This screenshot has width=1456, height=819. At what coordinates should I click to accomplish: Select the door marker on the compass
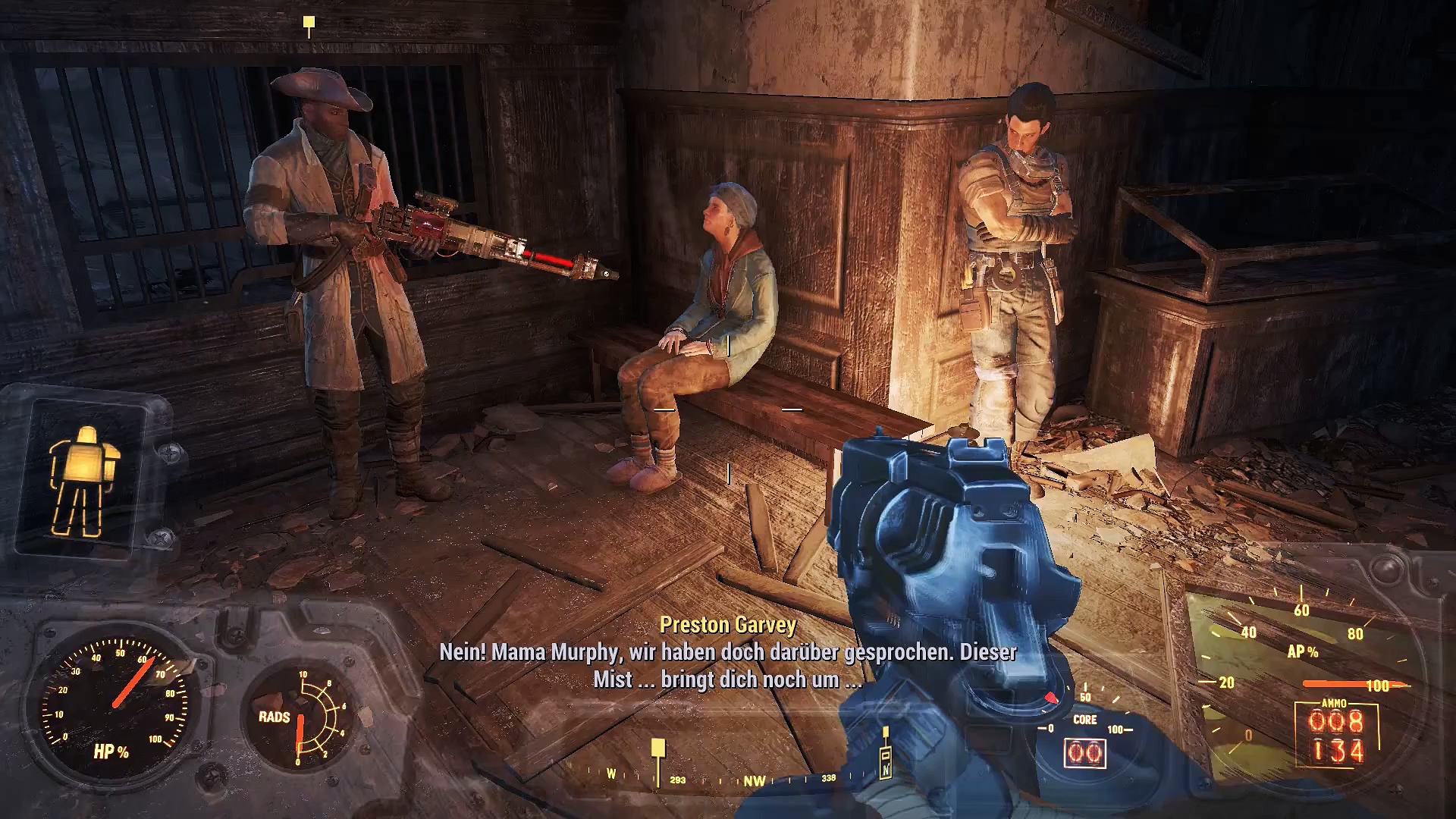click(885, 762)
